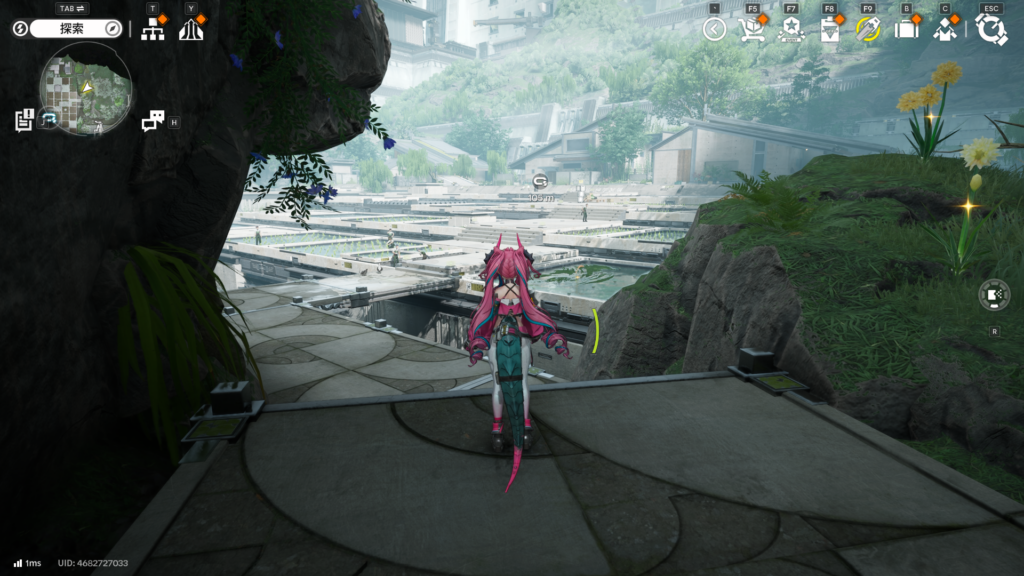Toggle the 探索 exploration mode switch

click(75, 29)
